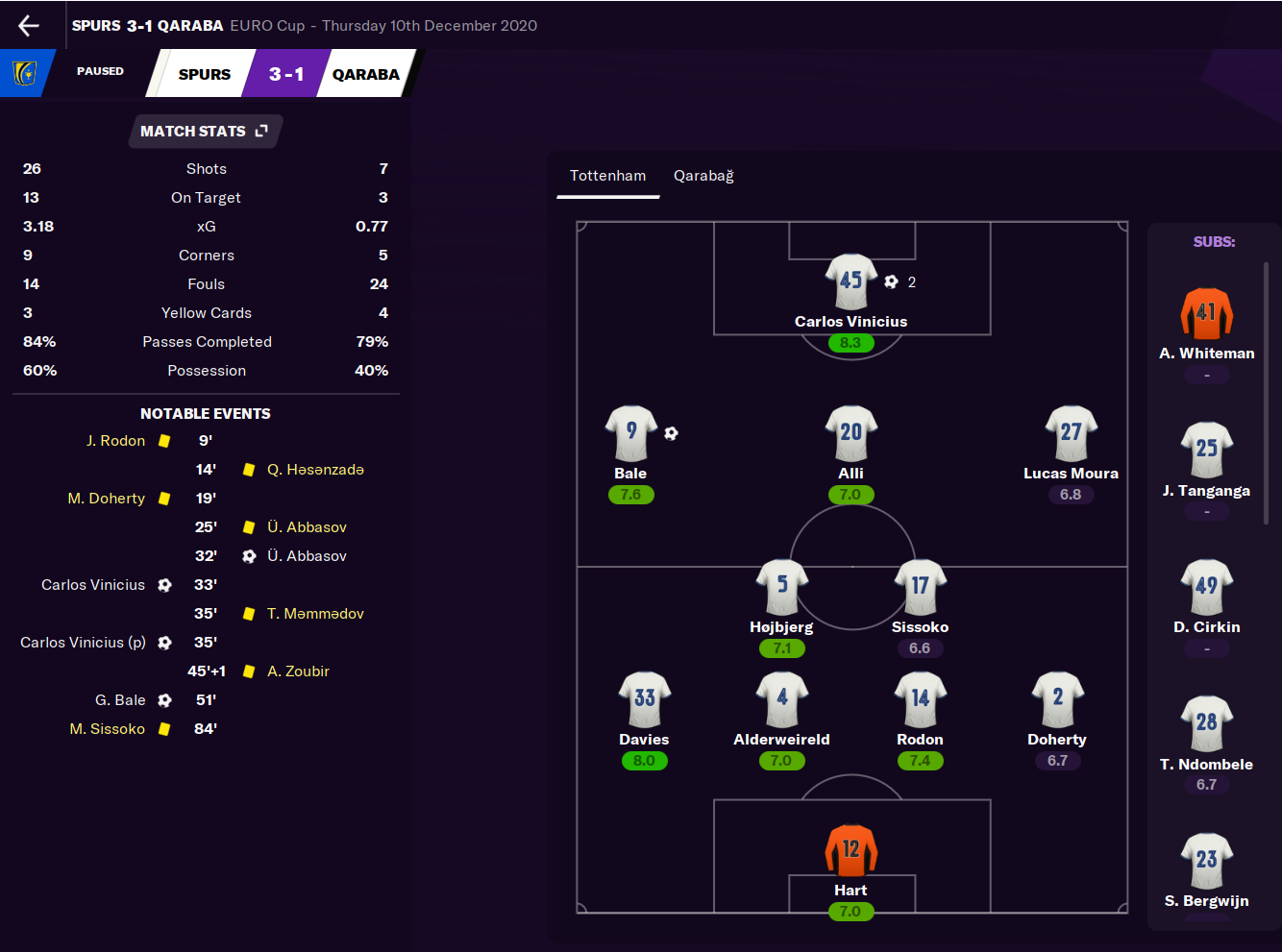Choose substitute T. Ndombele

click(1206, 722)
